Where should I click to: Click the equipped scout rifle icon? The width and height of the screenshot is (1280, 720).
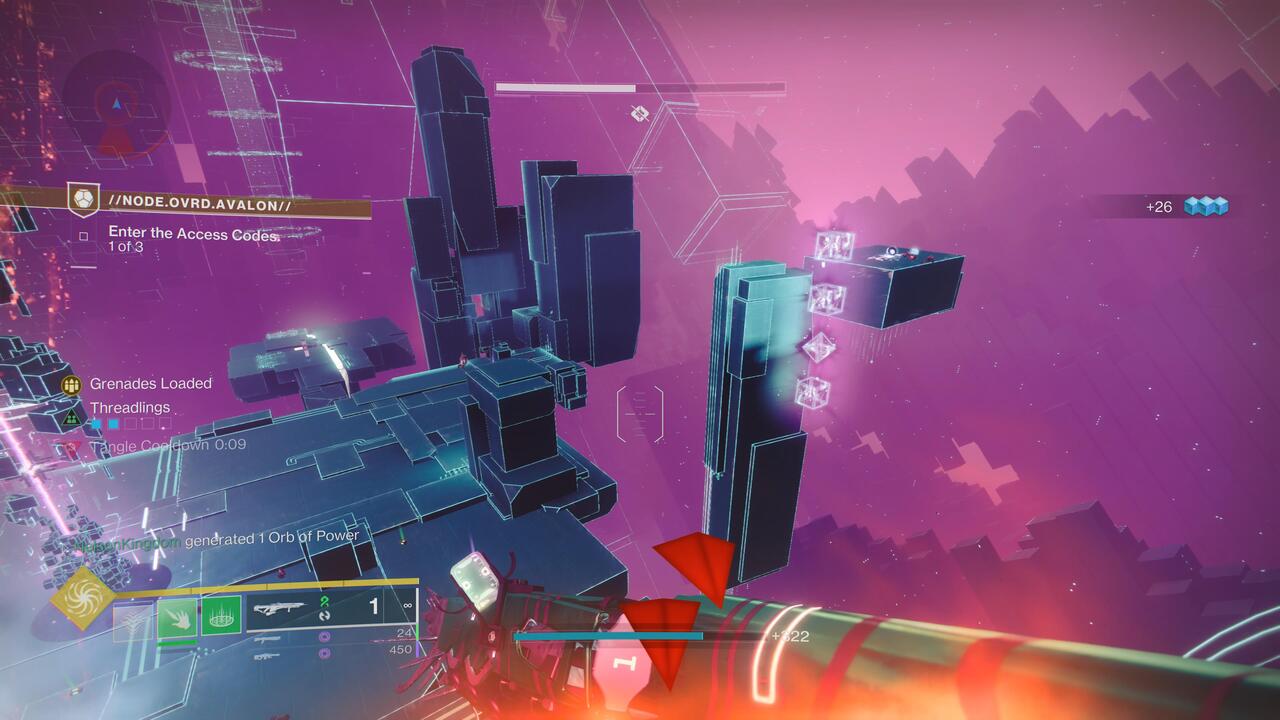[278, 607]
